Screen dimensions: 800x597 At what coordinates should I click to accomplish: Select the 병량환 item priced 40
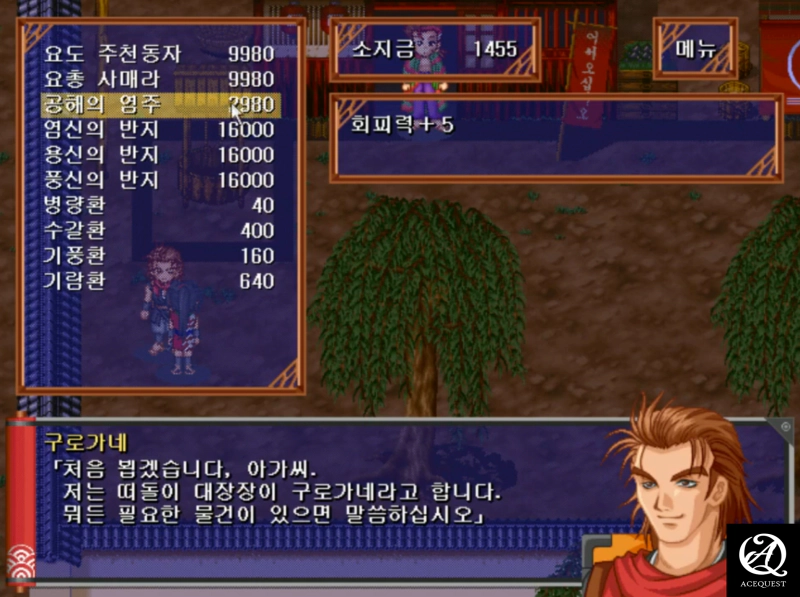(158, 205)
